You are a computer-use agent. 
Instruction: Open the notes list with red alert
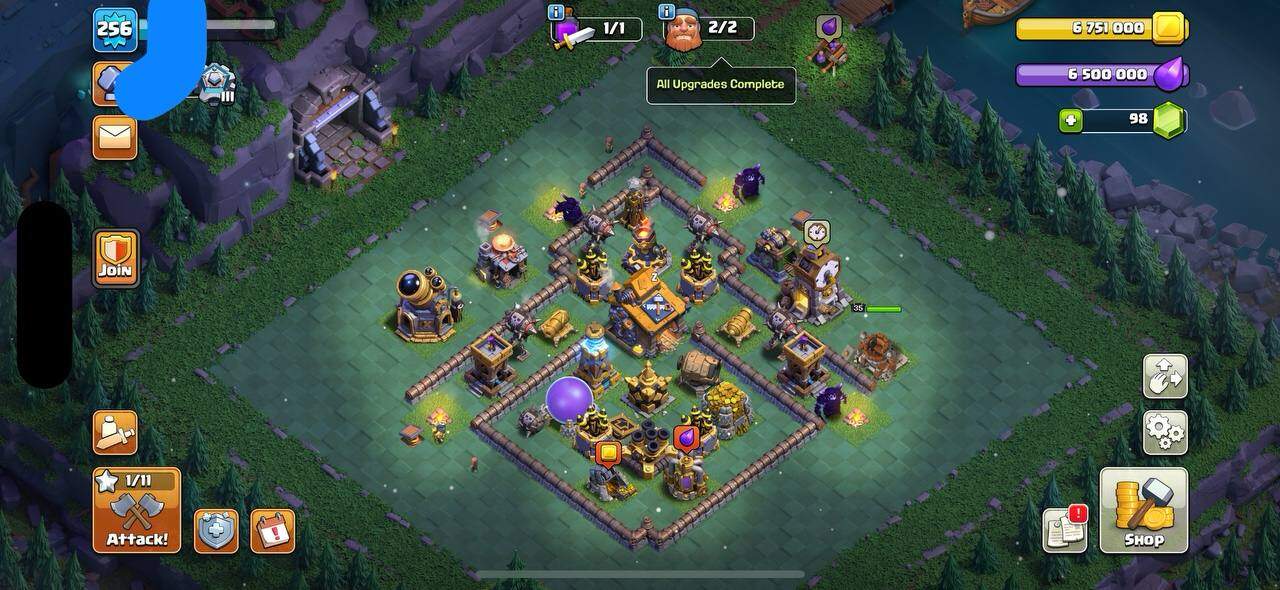click(x=1065, y=529)
